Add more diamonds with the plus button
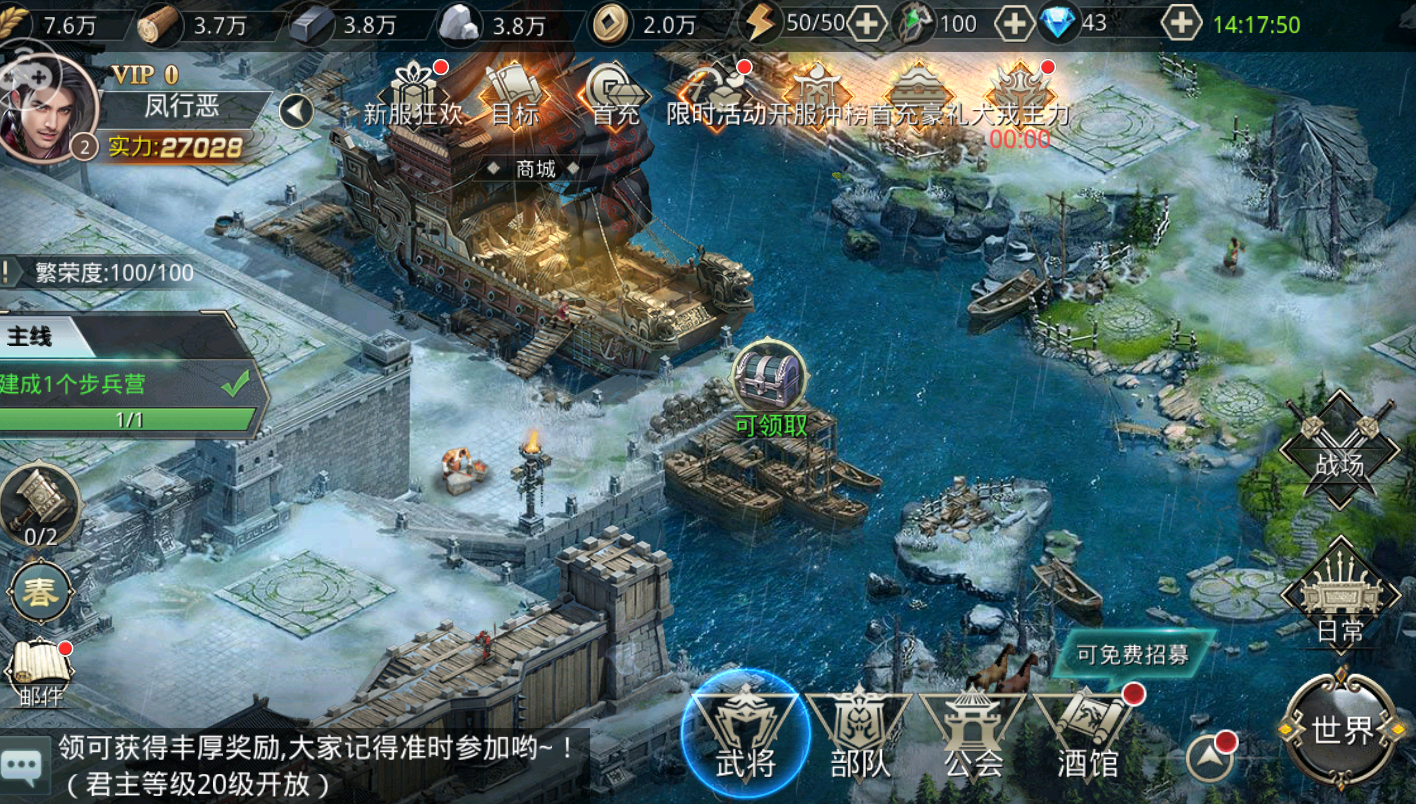 [x=1181, y=24]
